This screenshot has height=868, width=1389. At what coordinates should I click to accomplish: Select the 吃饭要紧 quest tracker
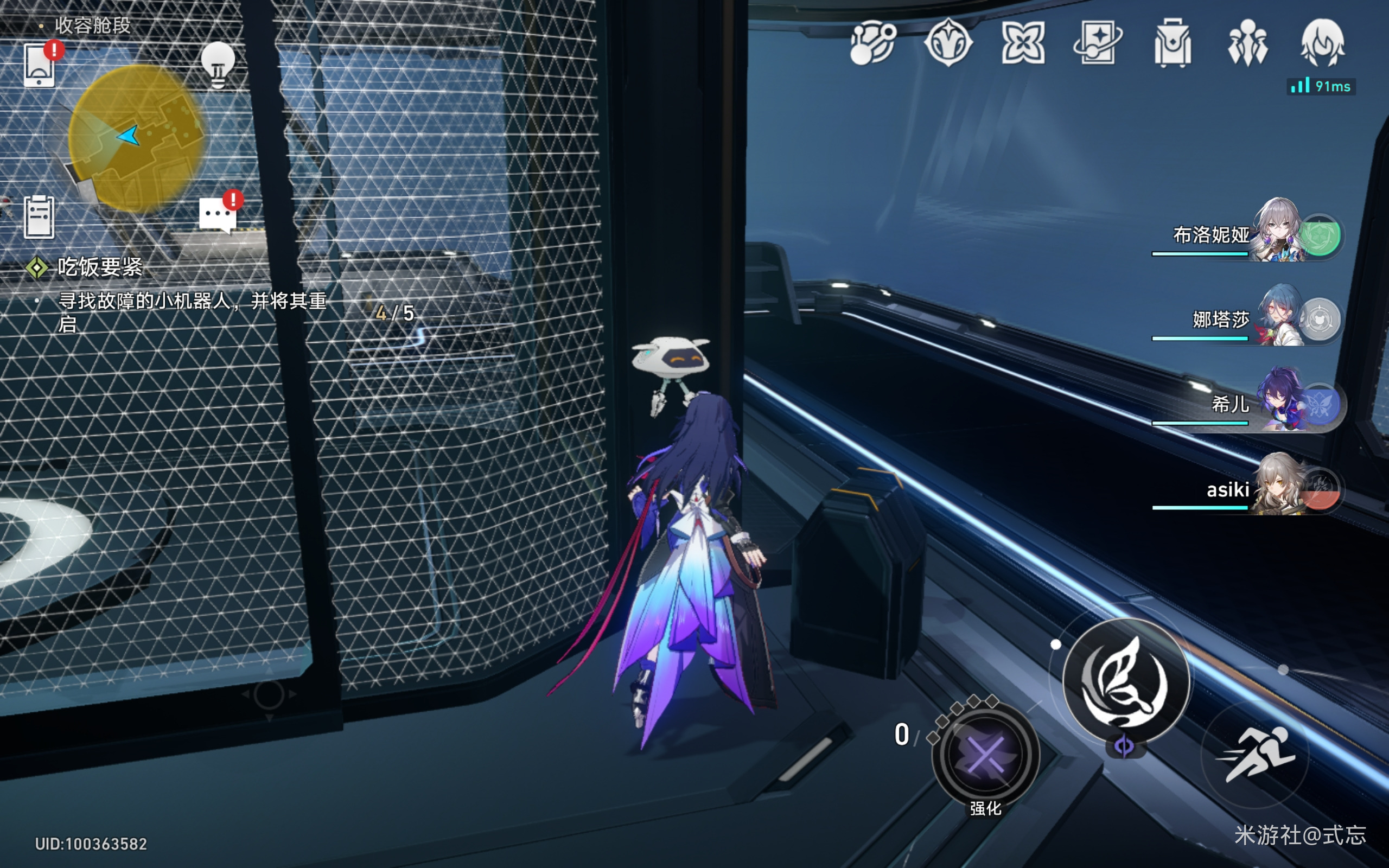click(99, 267)
